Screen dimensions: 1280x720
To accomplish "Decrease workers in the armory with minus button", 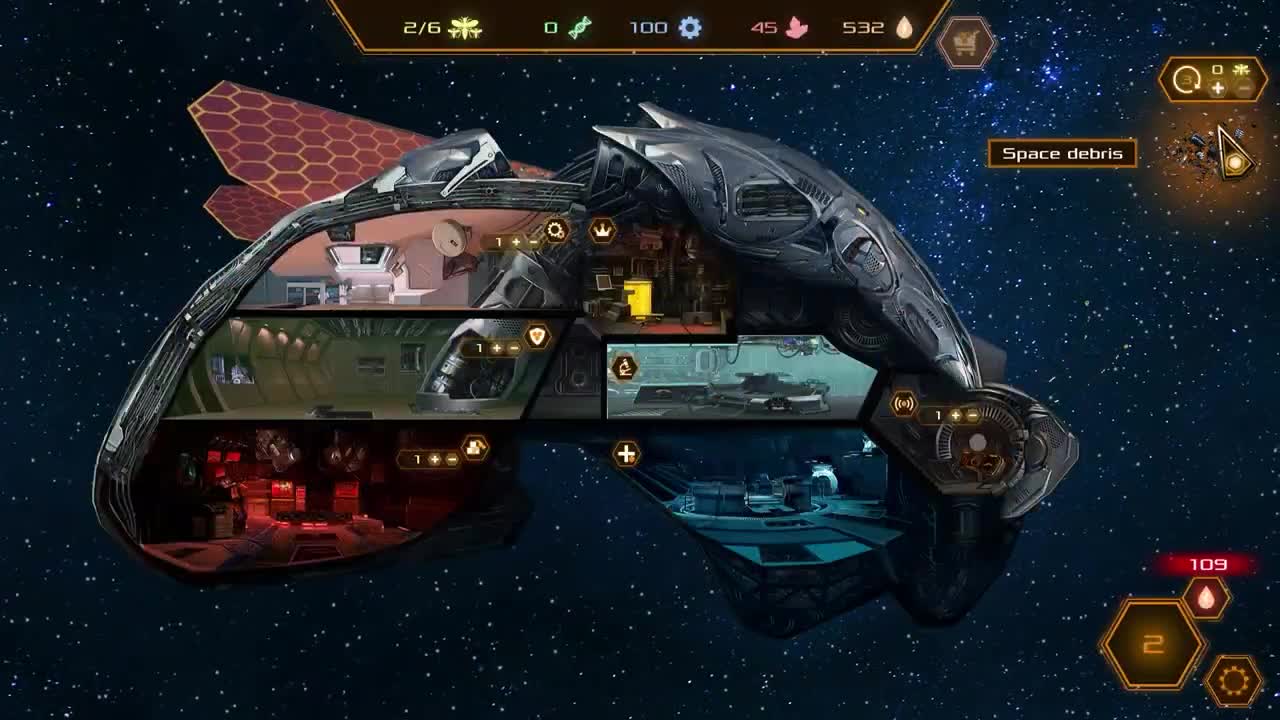I will coord(514,347).
